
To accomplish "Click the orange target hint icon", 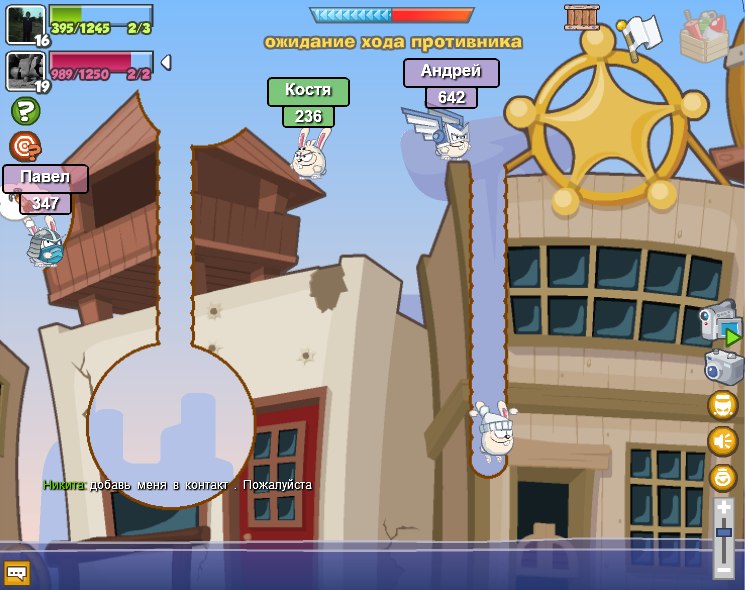I will coord(24,146).
